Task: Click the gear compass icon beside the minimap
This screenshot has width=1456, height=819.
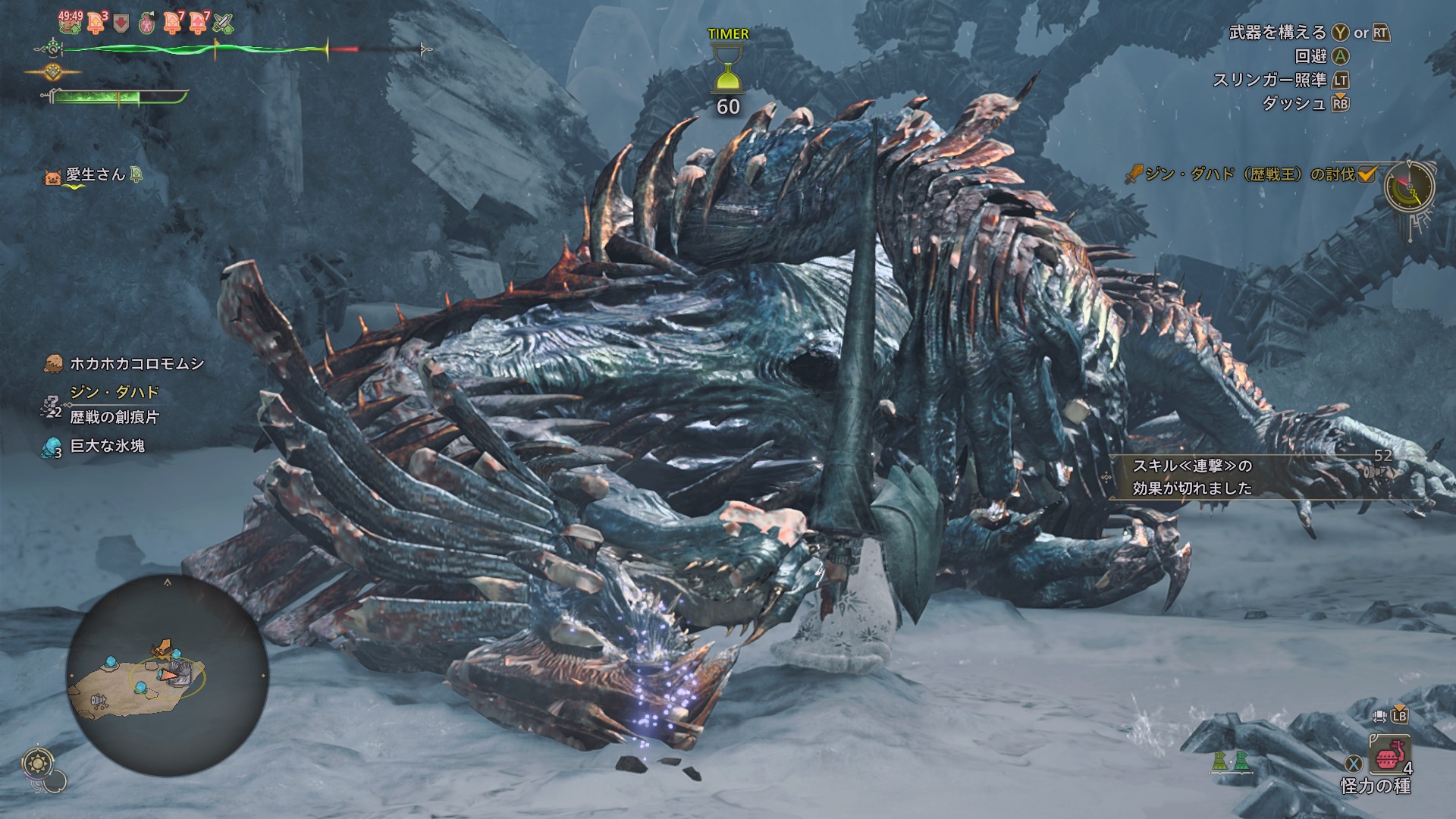Action: pyautogui.click(x=38, y=761)
